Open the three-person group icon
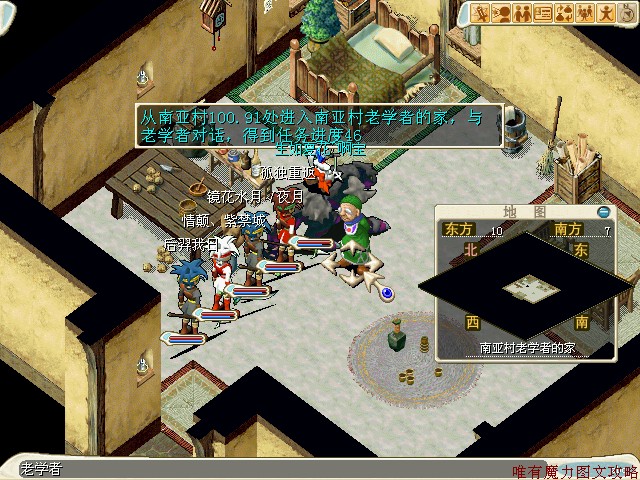 coord(583,13)
